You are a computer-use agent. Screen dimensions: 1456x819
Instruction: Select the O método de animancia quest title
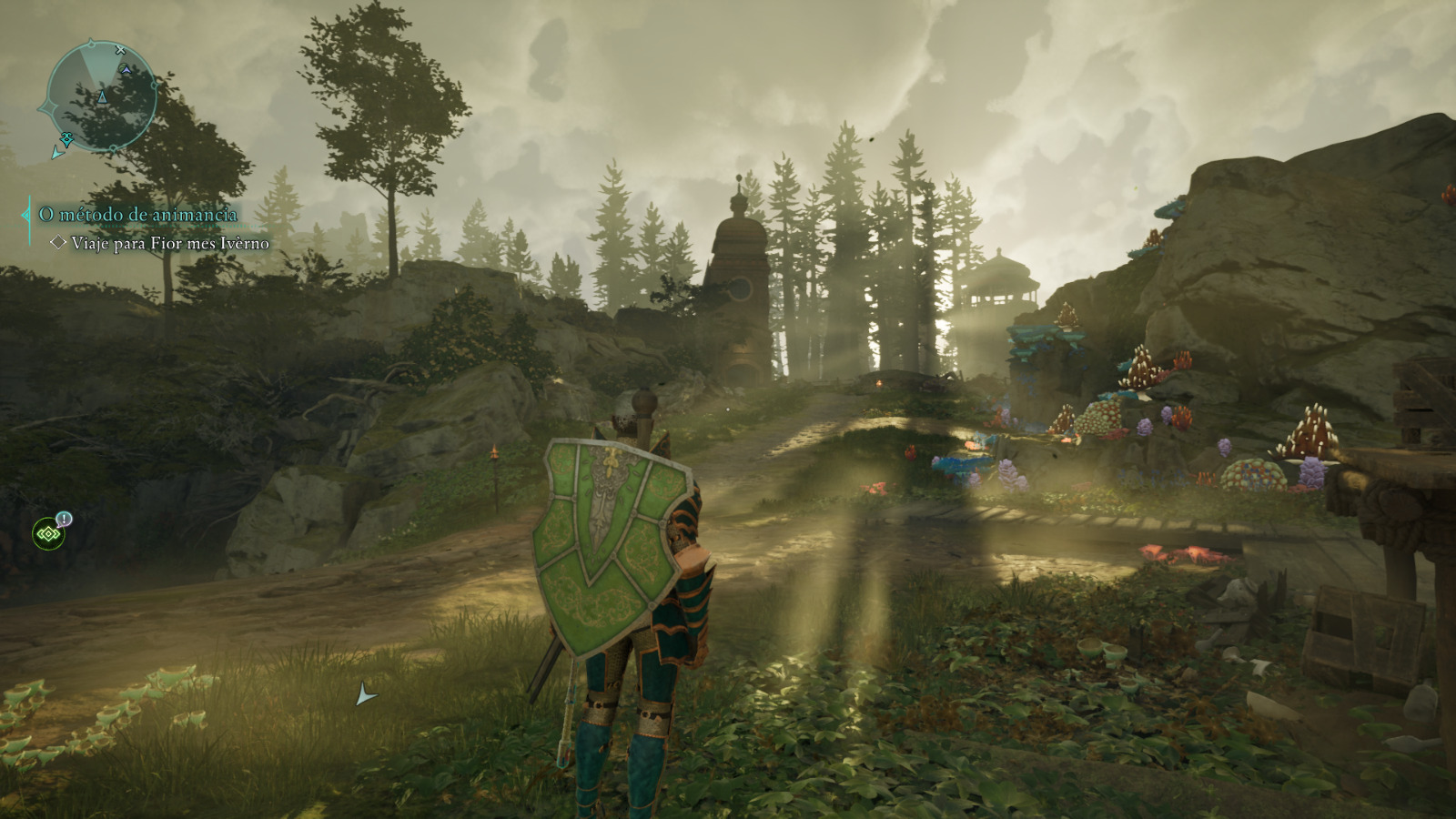point(137,215)
